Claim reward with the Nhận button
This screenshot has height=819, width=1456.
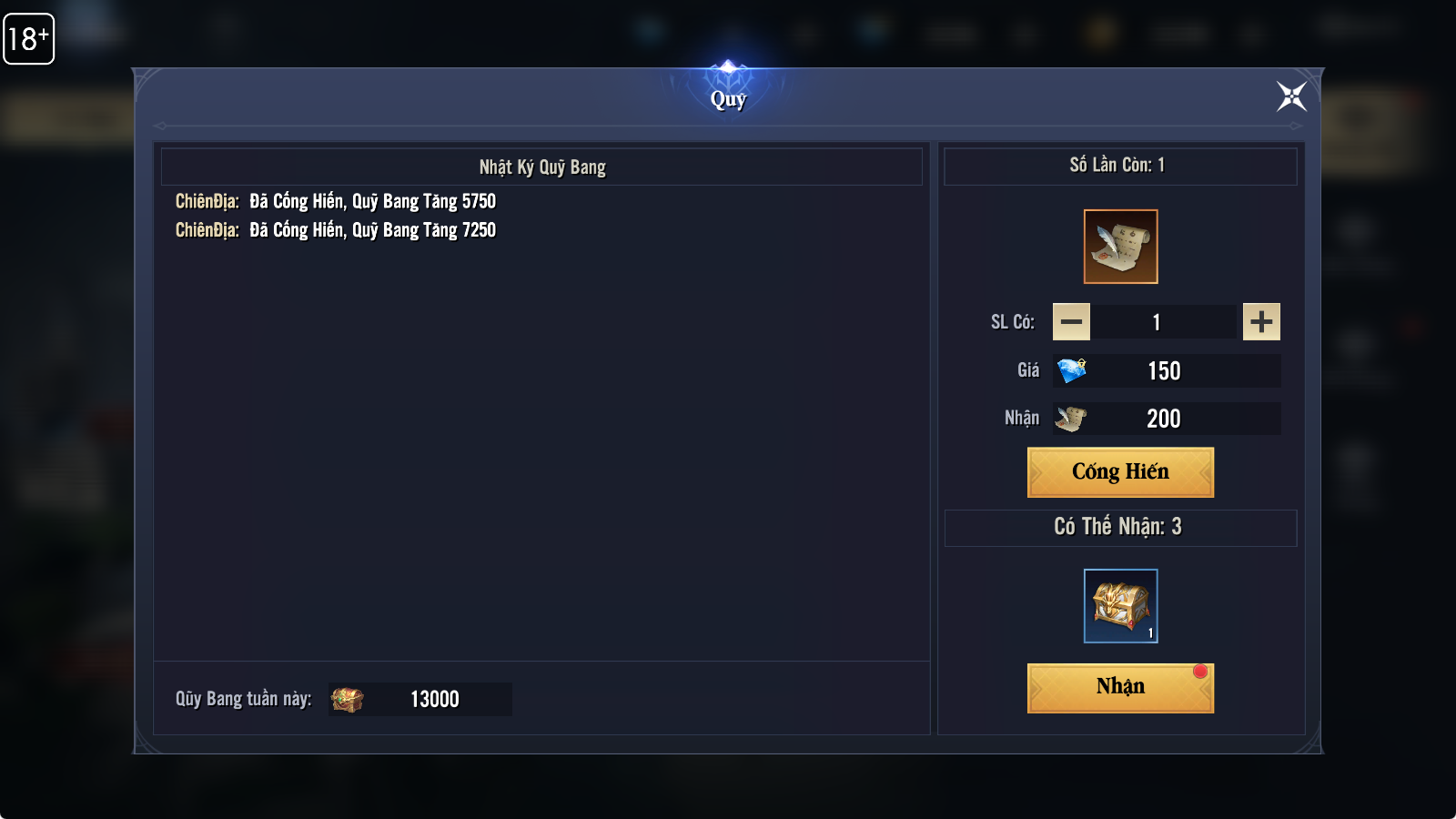point(1120,688)
